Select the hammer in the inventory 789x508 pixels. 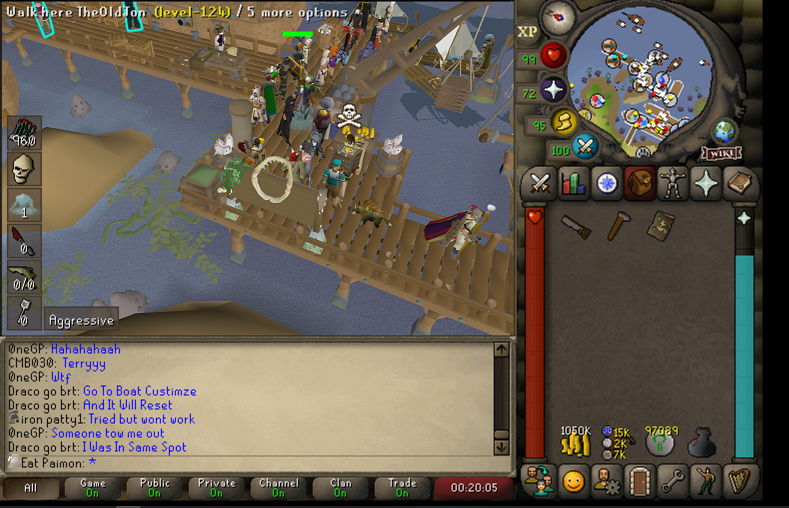(618, 227)
